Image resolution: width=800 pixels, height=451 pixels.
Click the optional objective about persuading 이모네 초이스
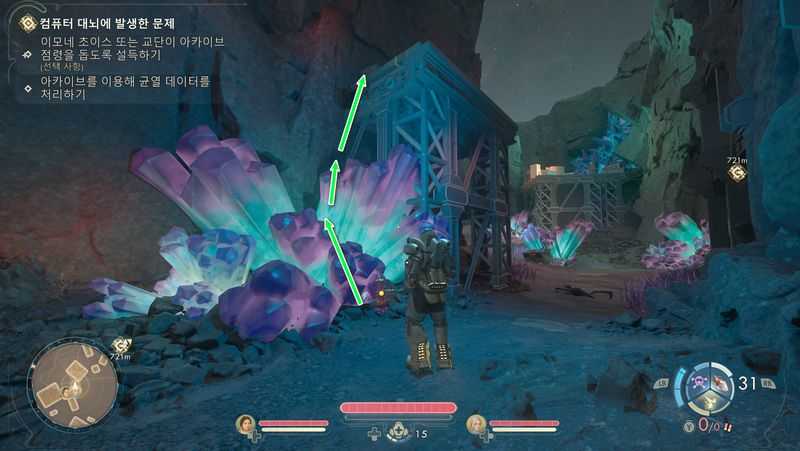pyautogui.click(x=130, y=48)
